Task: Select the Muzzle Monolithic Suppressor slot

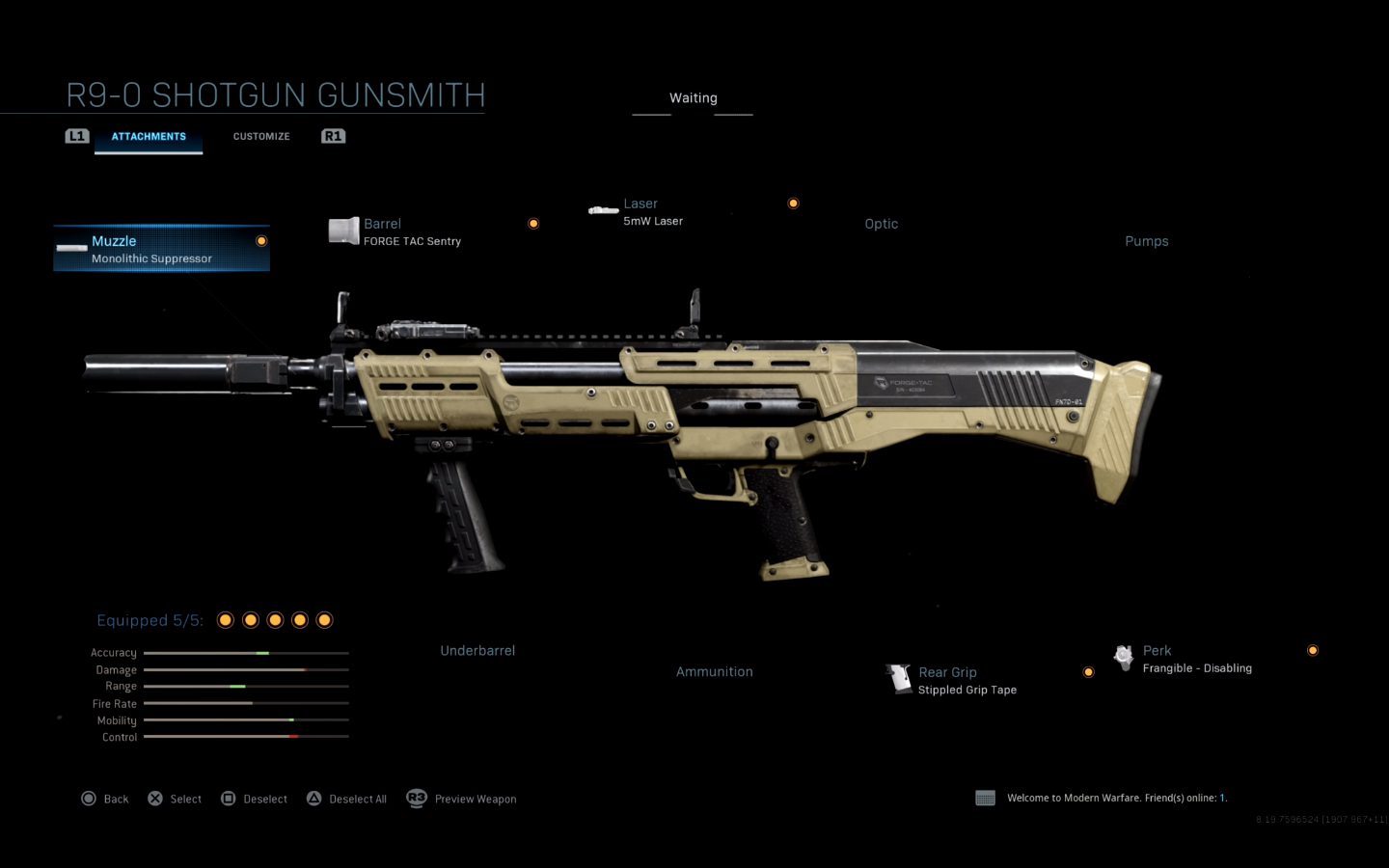Action: pos(161,249)
